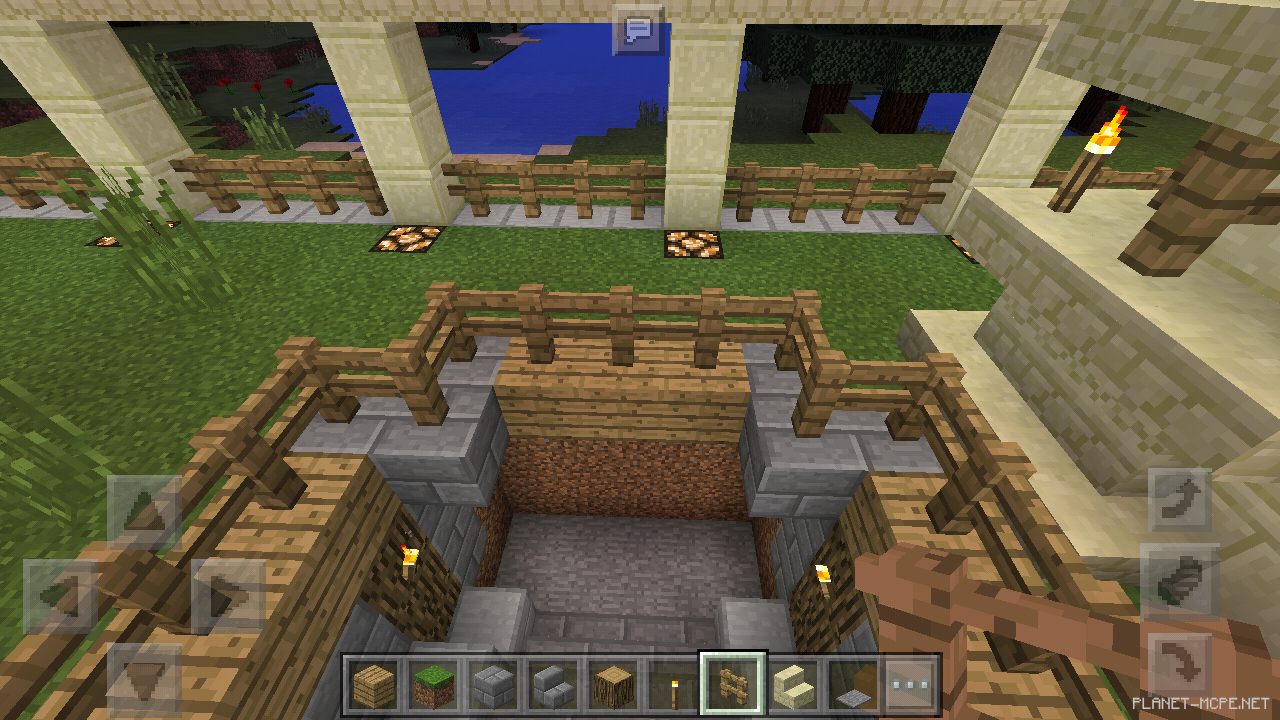Tap the fly down button
Screen dimensions: 1280x720
[1180, 664]
